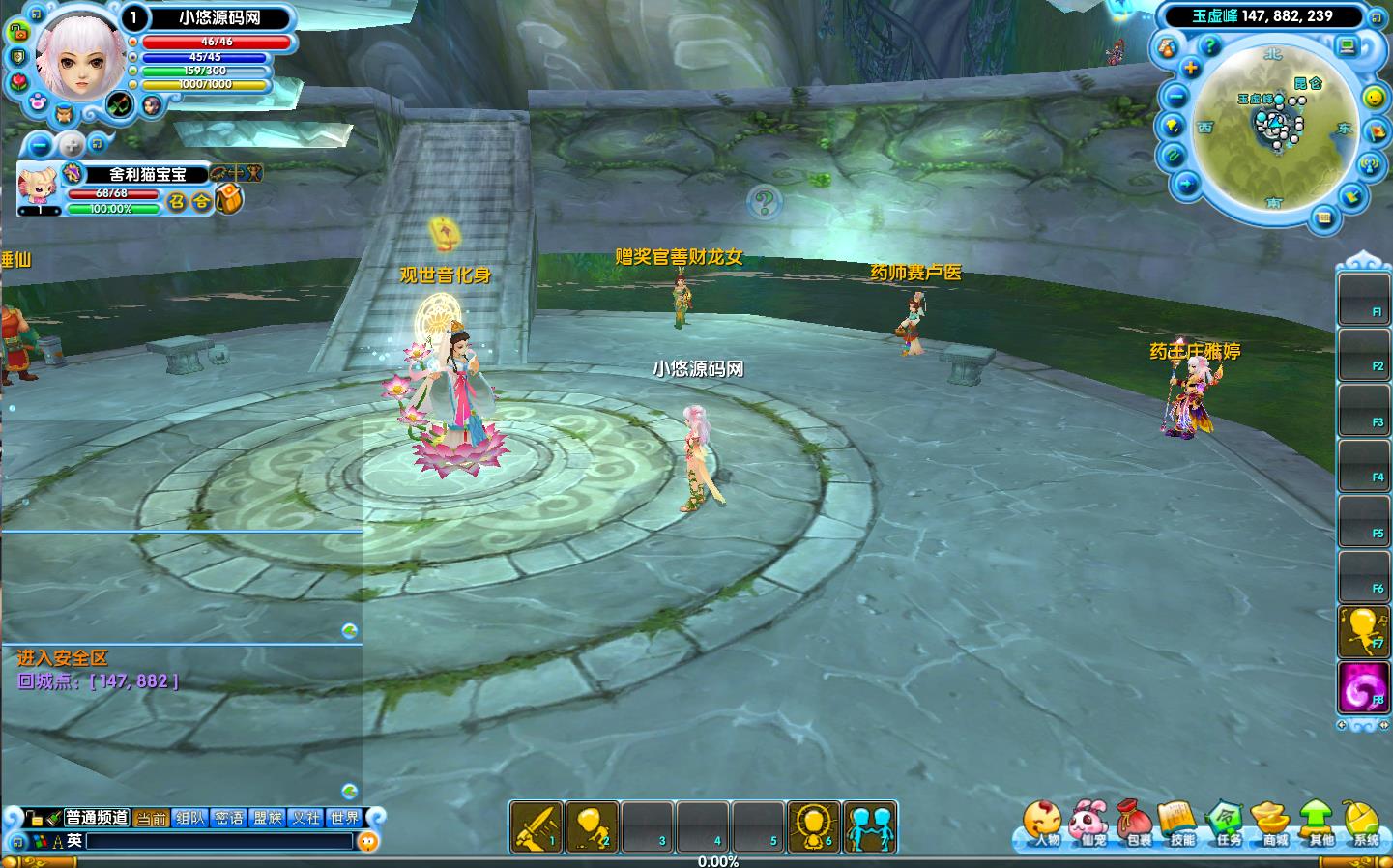Viewport: 1393px width, 868px height.
Task: Open the 人物 character panel
Action: pyautogui.click(x=1042, y=825)
